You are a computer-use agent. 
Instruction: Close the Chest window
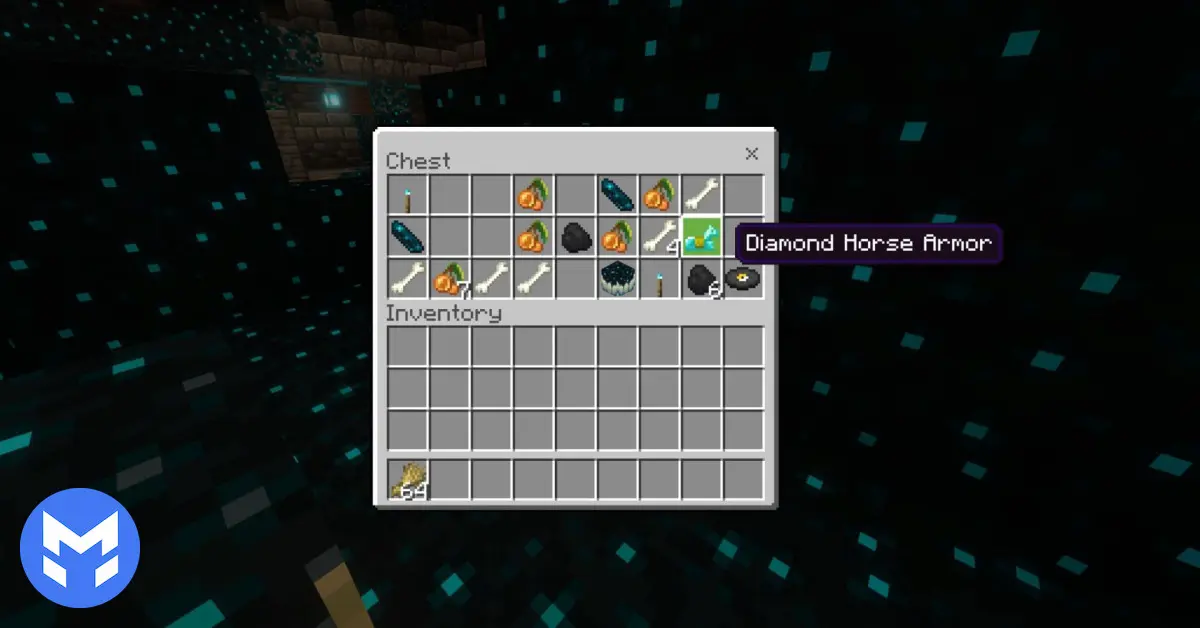(752, 153)
